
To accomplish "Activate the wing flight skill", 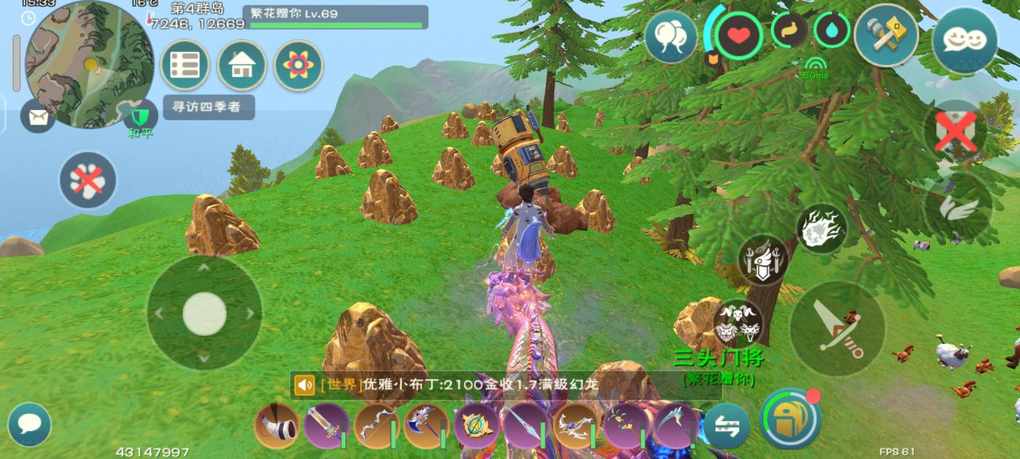I will coord(957,207).
